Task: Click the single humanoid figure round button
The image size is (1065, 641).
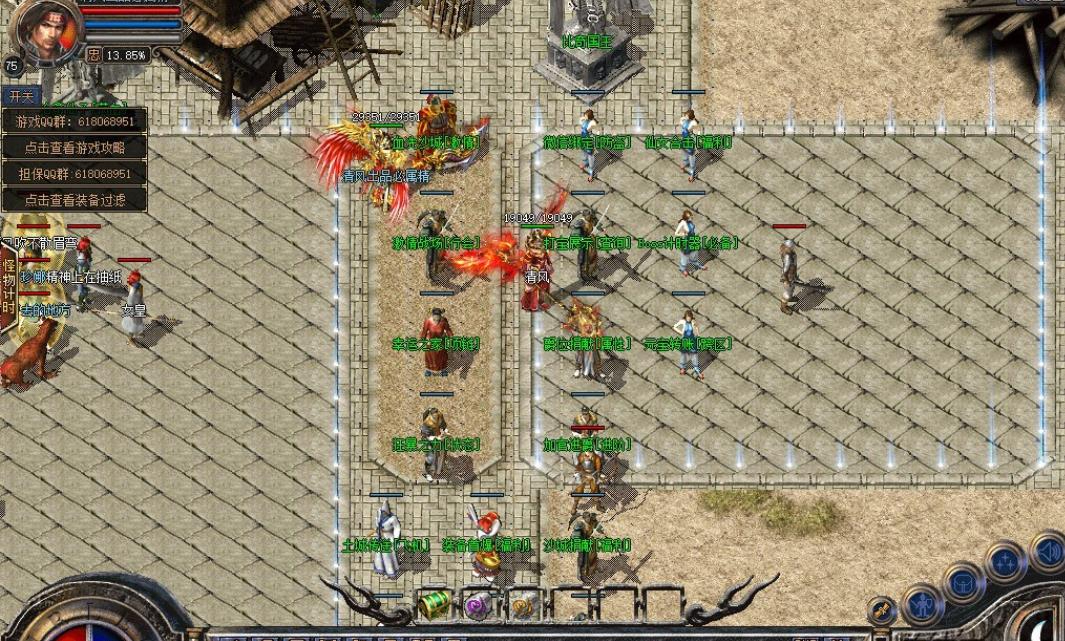Action: [921, 605]
